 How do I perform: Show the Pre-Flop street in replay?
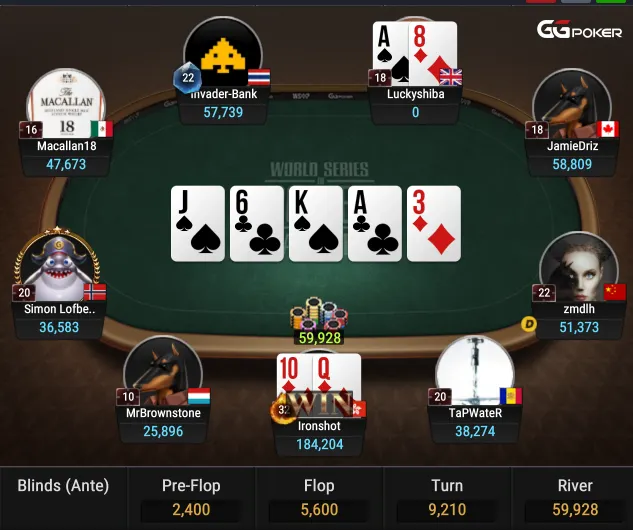coord(191,498)
